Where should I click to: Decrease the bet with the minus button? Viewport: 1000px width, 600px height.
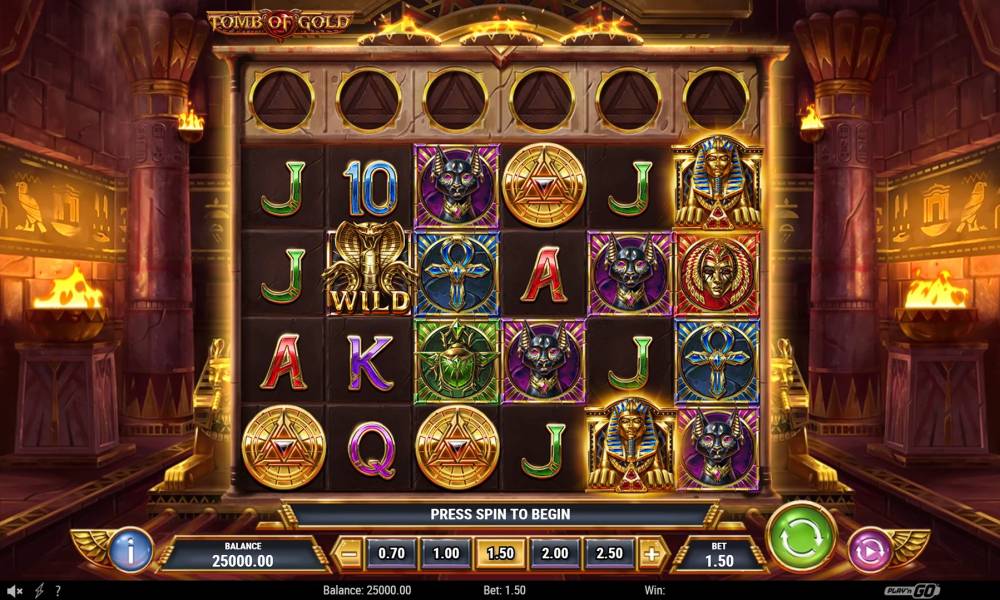[x=347, y=553]
